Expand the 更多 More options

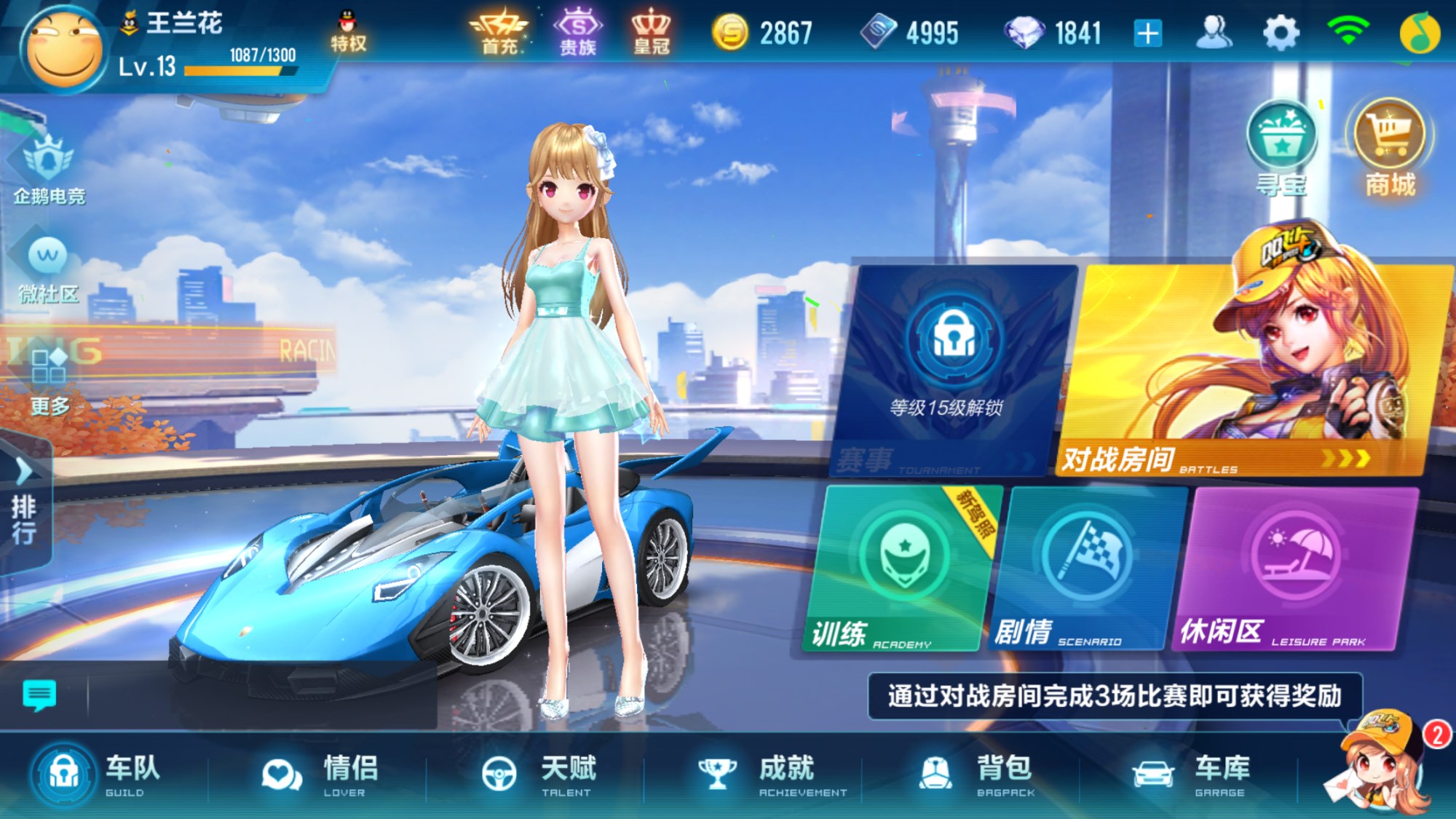45,379
